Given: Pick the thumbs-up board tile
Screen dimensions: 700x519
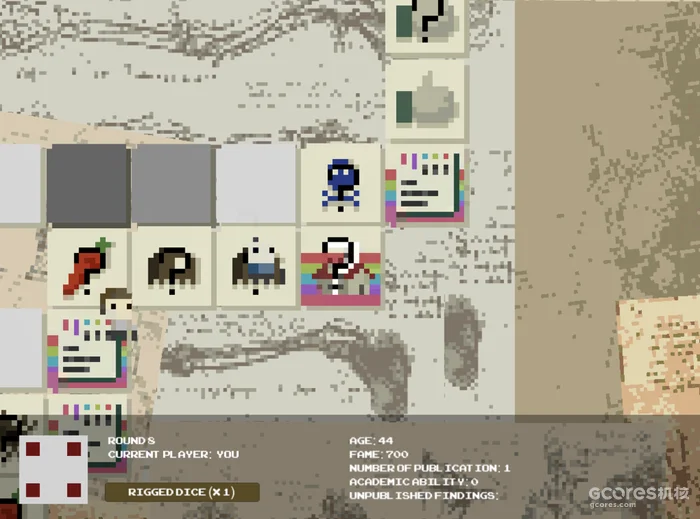Looking at the screenshot, I should [425, 100].
